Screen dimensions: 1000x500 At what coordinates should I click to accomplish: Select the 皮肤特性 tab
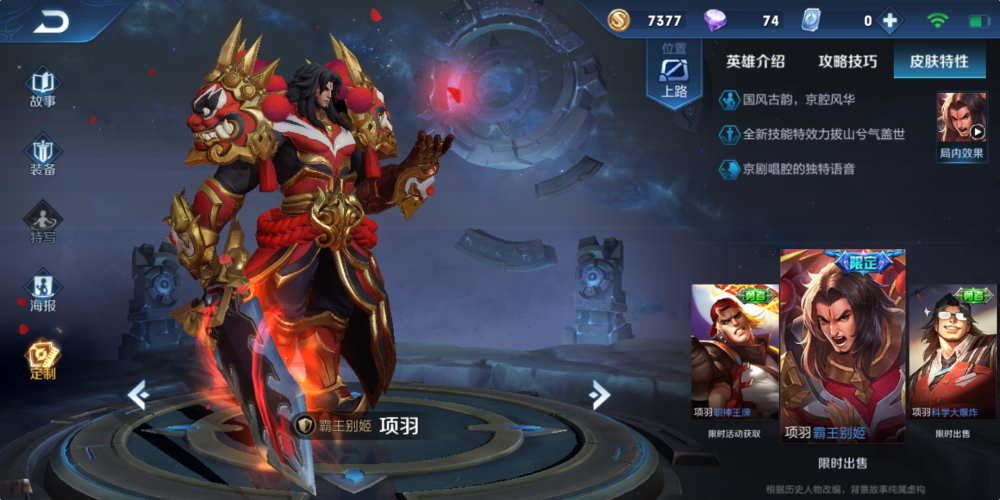[x=938, y=61]
